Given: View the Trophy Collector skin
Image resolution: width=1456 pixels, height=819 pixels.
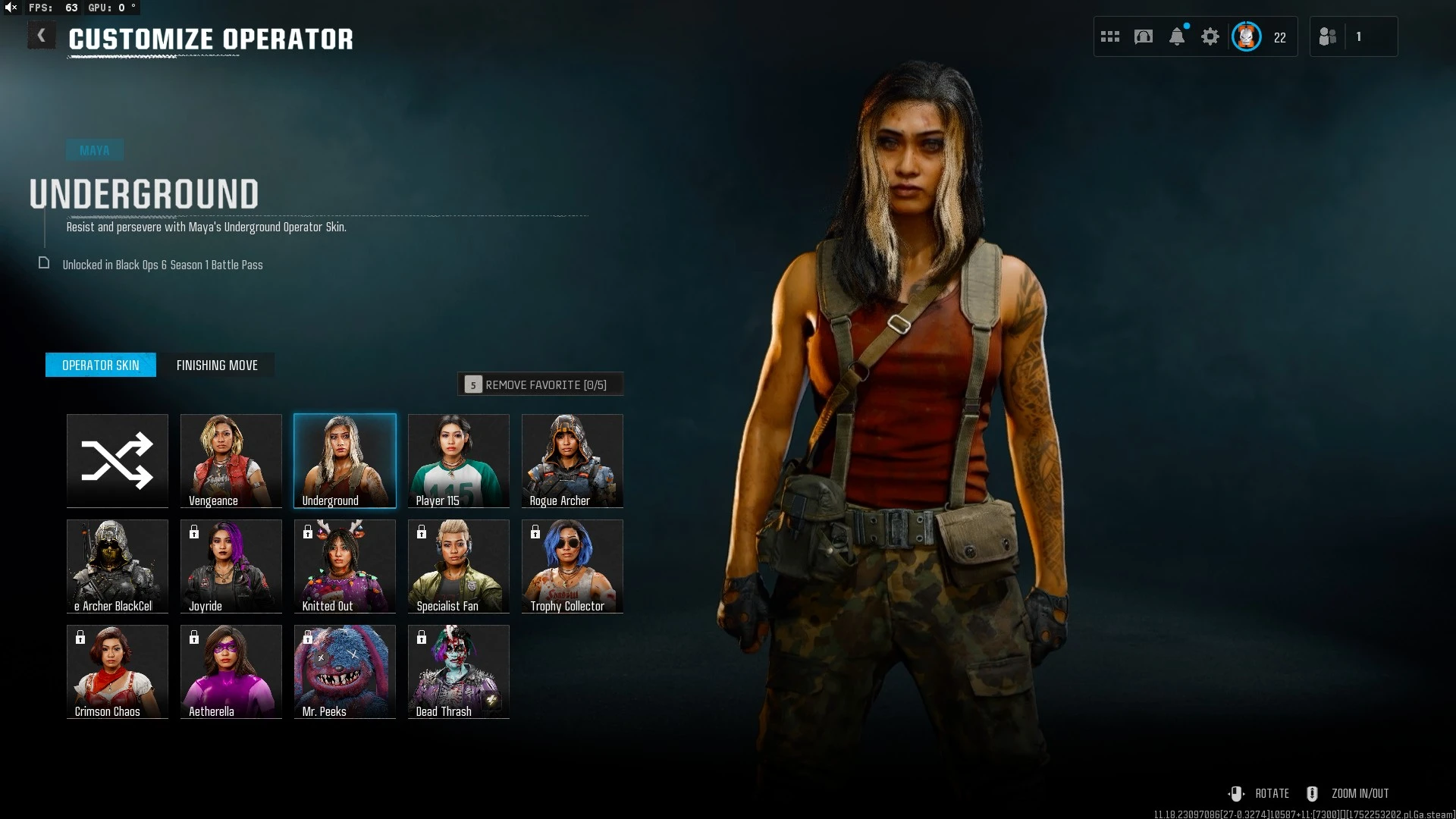Looking at the screenshot, I should [573, 566].
